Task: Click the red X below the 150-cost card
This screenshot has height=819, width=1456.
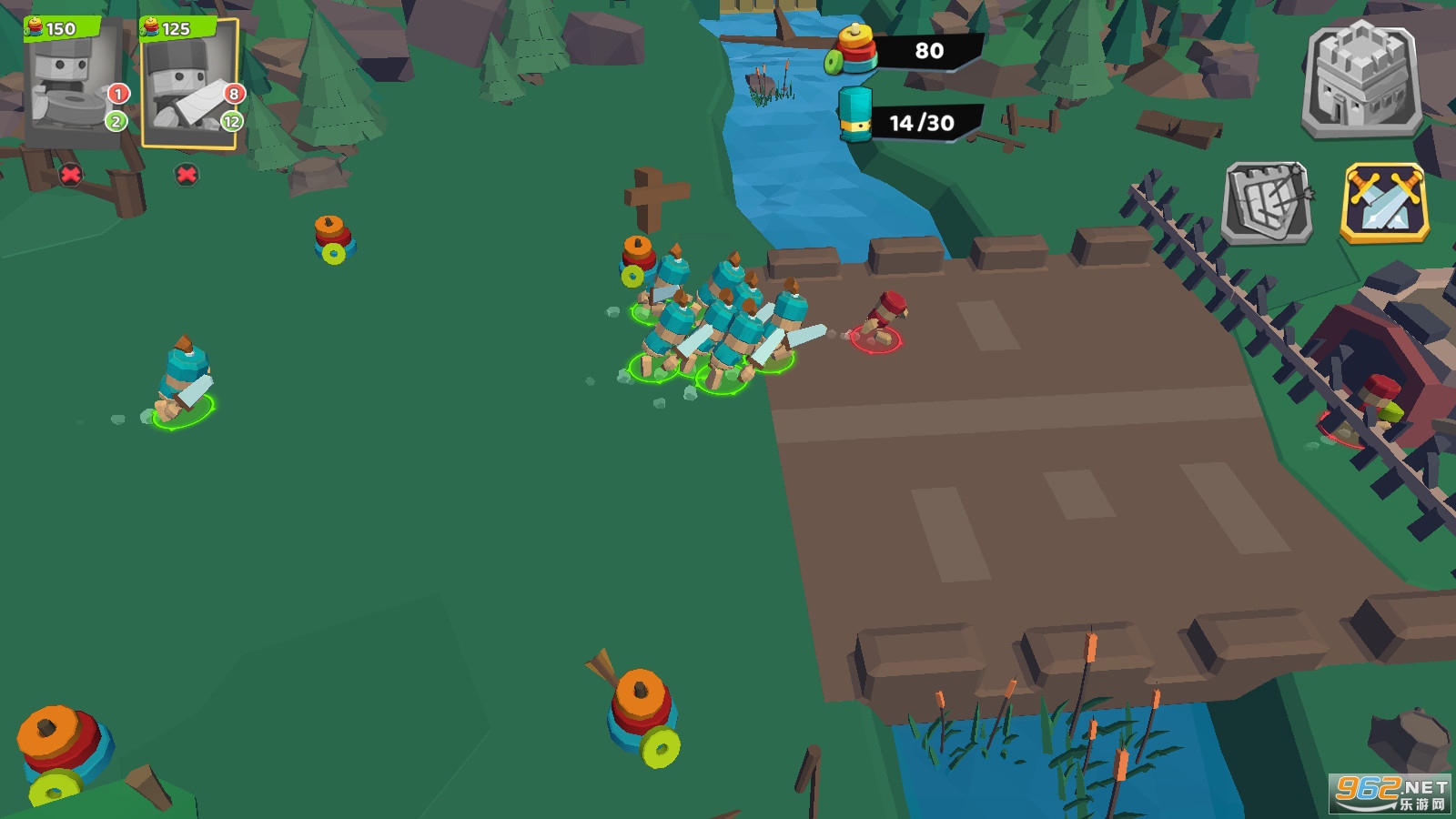Action: [70, 174]
